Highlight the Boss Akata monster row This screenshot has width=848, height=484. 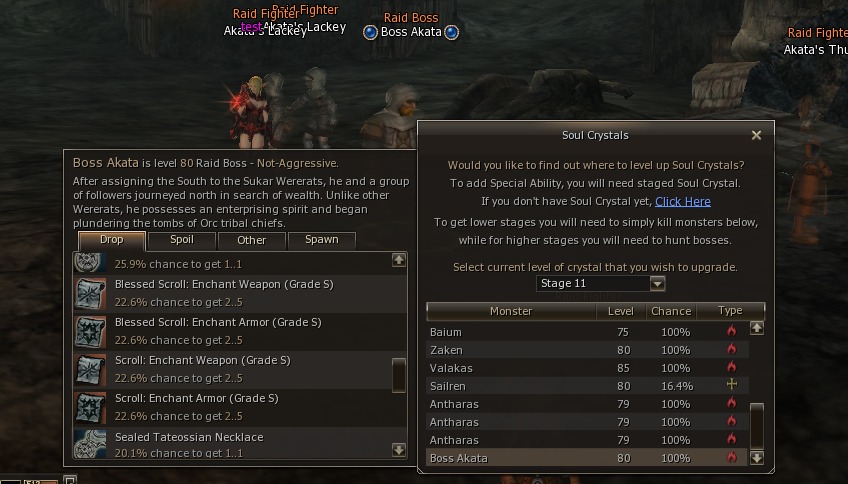[586, 458]
